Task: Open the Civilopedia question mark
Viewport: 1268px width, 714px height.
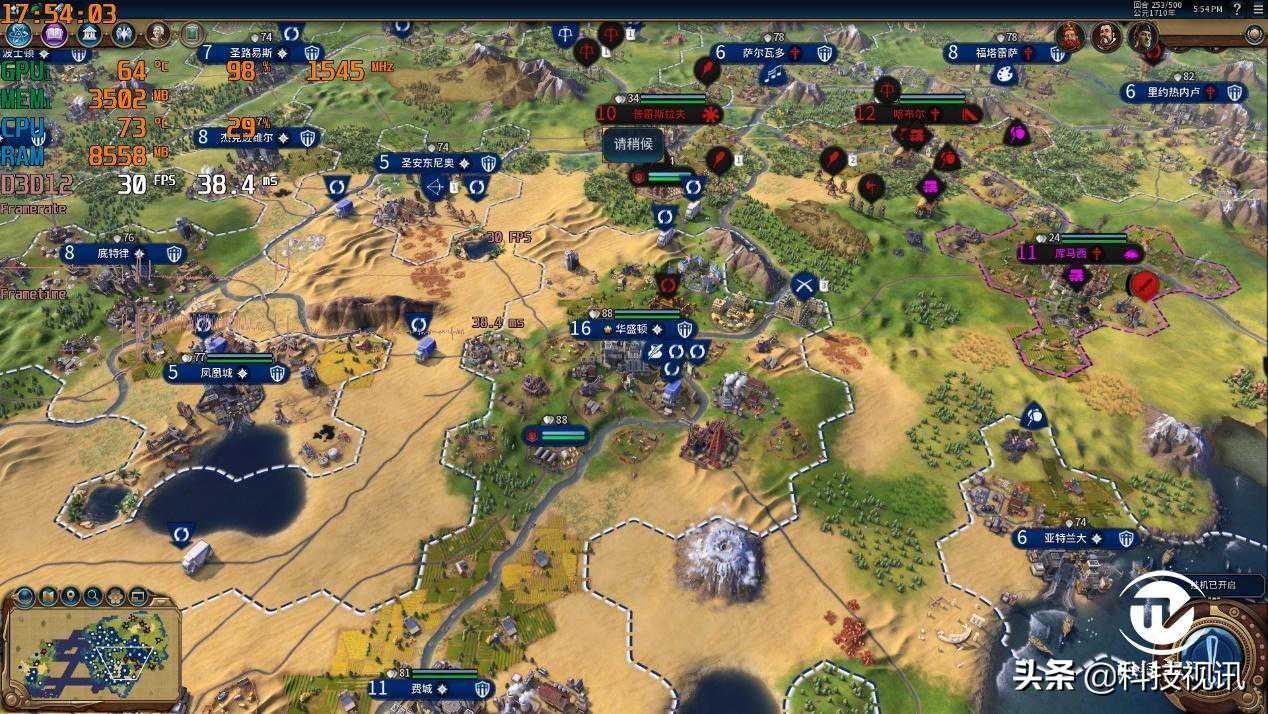Action: (x=1237, y=8)
